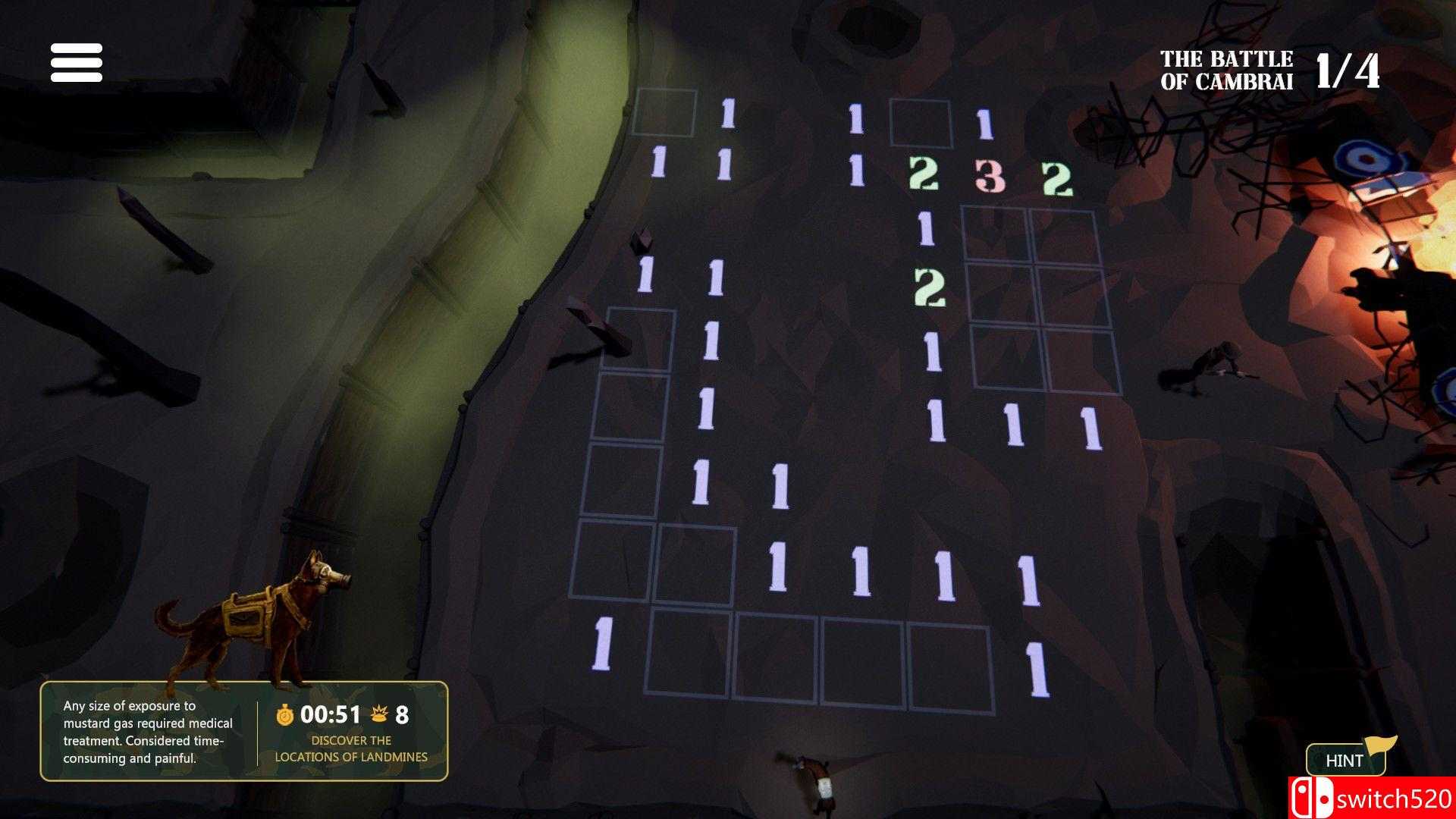Click the 00:51 timer readout
This screenshot has height=819, width=1456.
point(331,713)
